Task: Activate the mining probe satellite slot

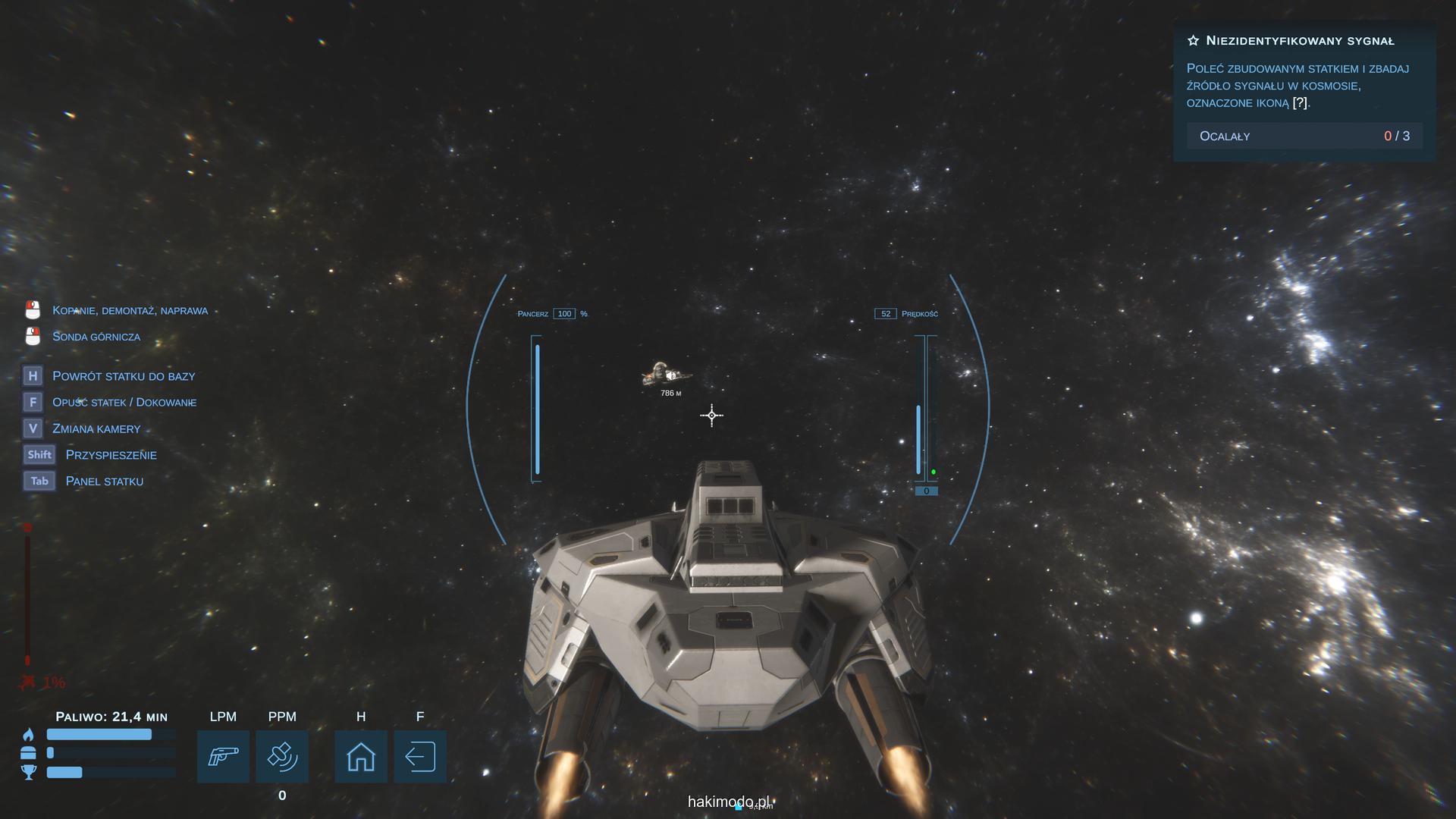Action: [x=282, y=756]
